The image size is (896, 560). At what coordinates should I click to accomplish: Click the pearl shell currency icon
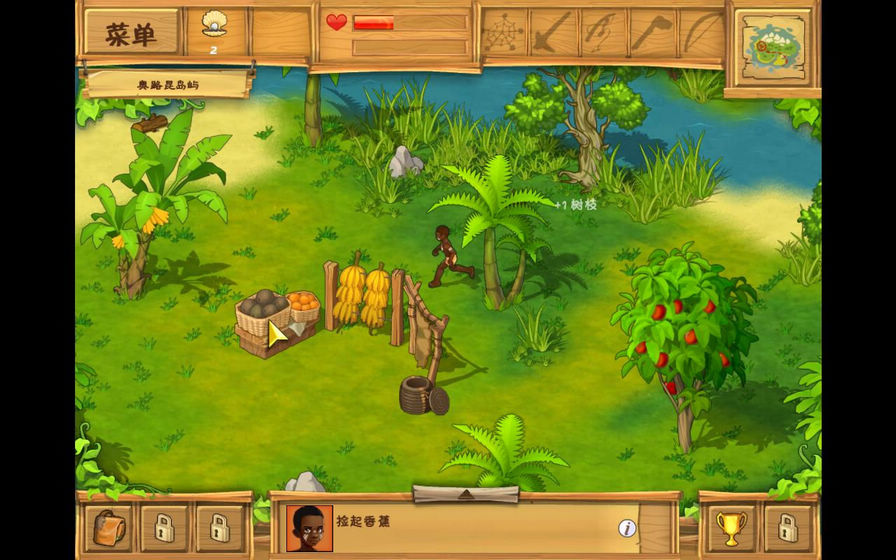point(214,25)
